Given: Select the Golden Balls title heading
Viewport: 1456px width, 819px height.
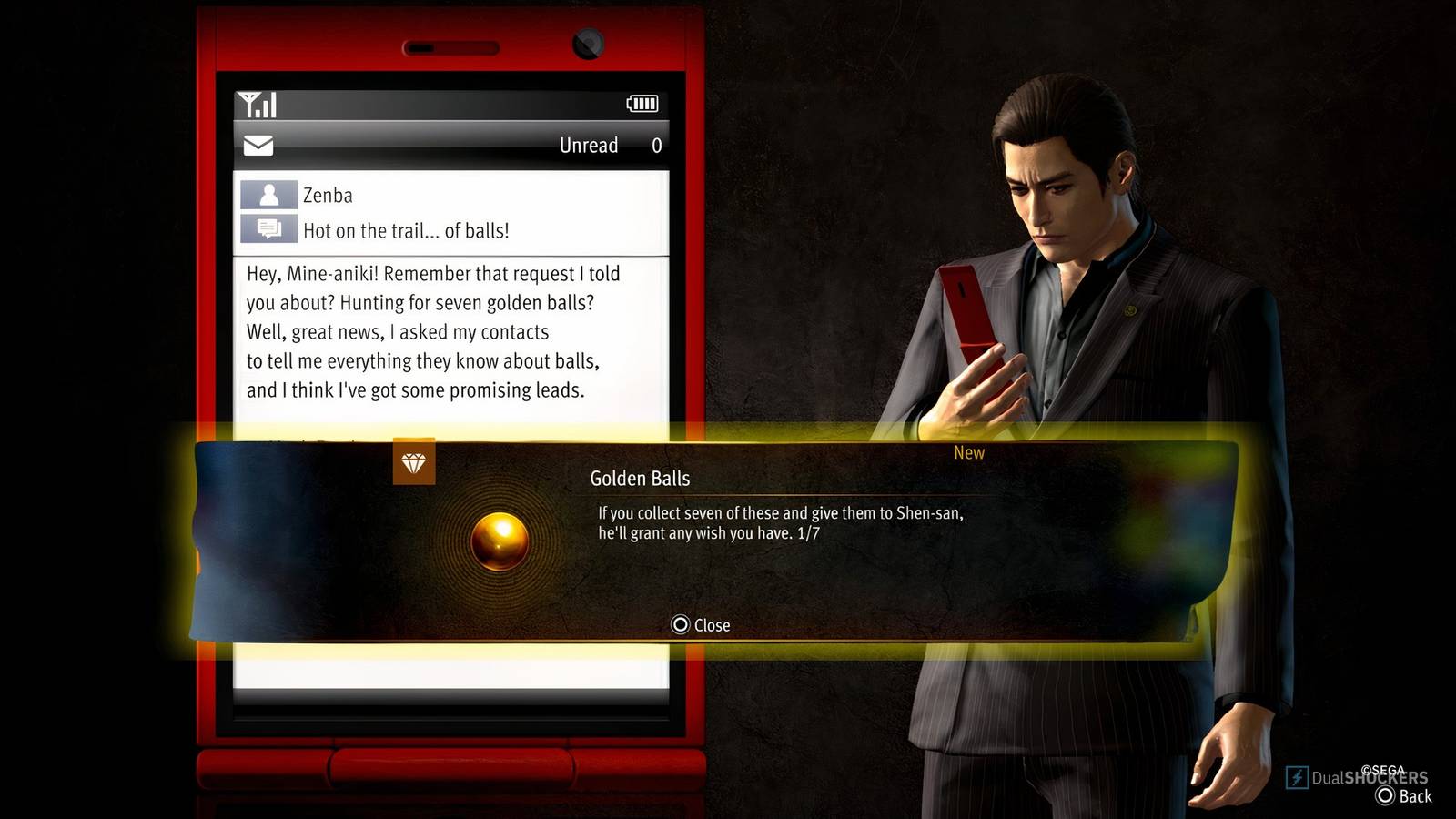Looking at the screenshot, I should click(641, 478).
